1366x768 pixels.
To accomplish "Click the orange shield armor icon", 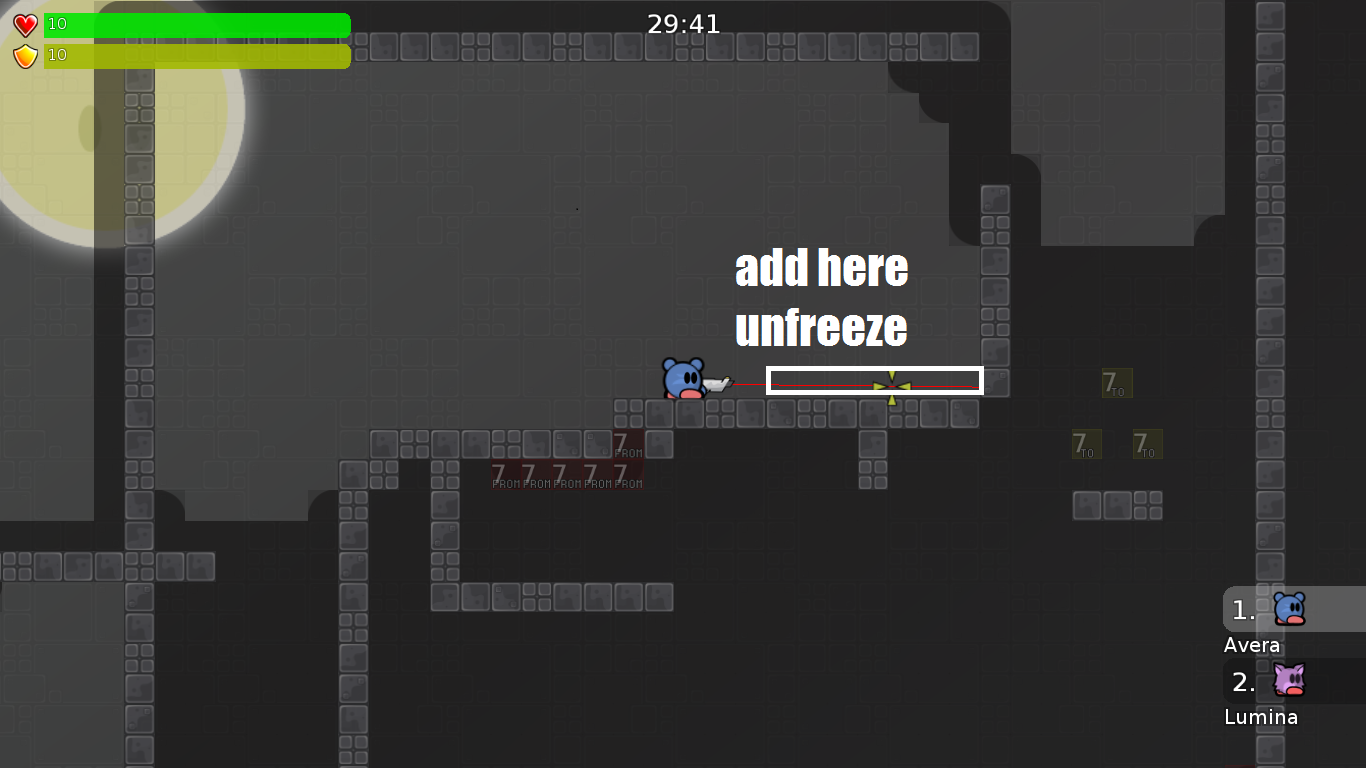I will tap(24, 55).
